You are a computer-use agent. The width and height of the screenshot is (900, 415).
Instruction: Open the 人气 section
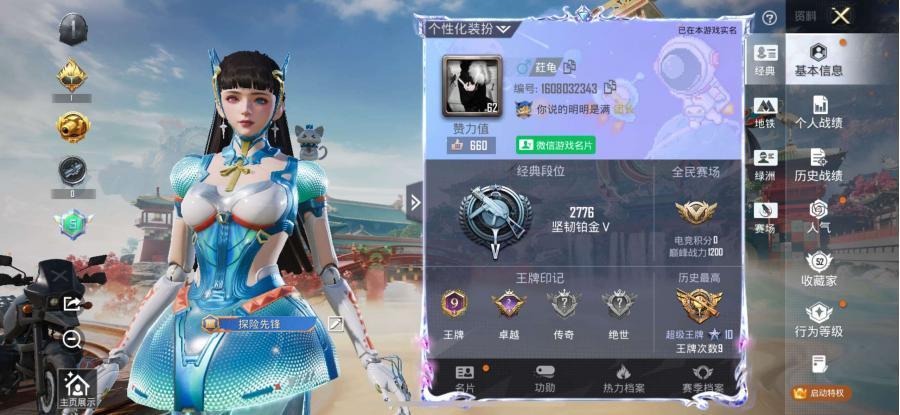click(818, 217)
